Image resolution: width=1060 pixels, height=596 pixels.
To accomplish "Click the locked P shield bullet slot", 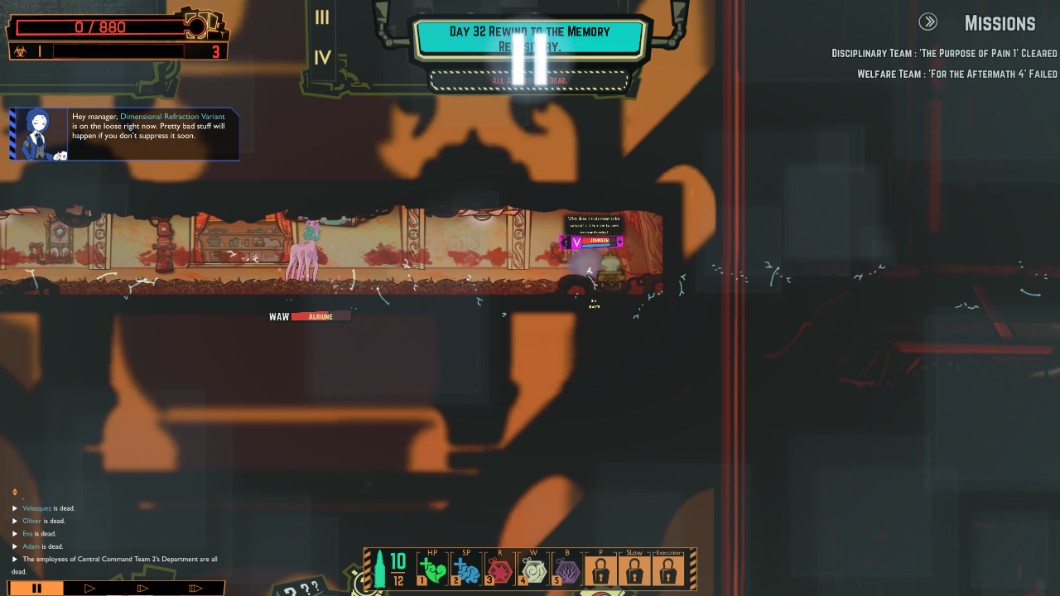I will pos(600,570).
